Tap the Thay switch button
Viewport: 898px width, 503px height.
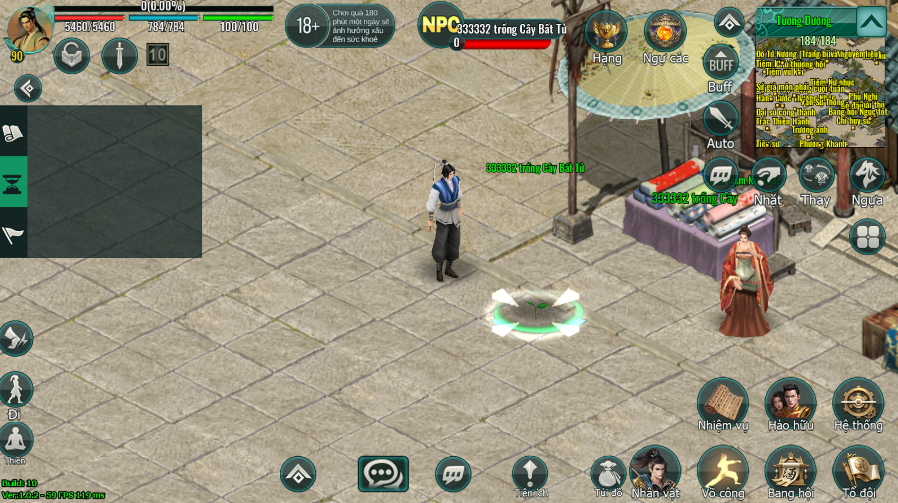click(816, 175)
